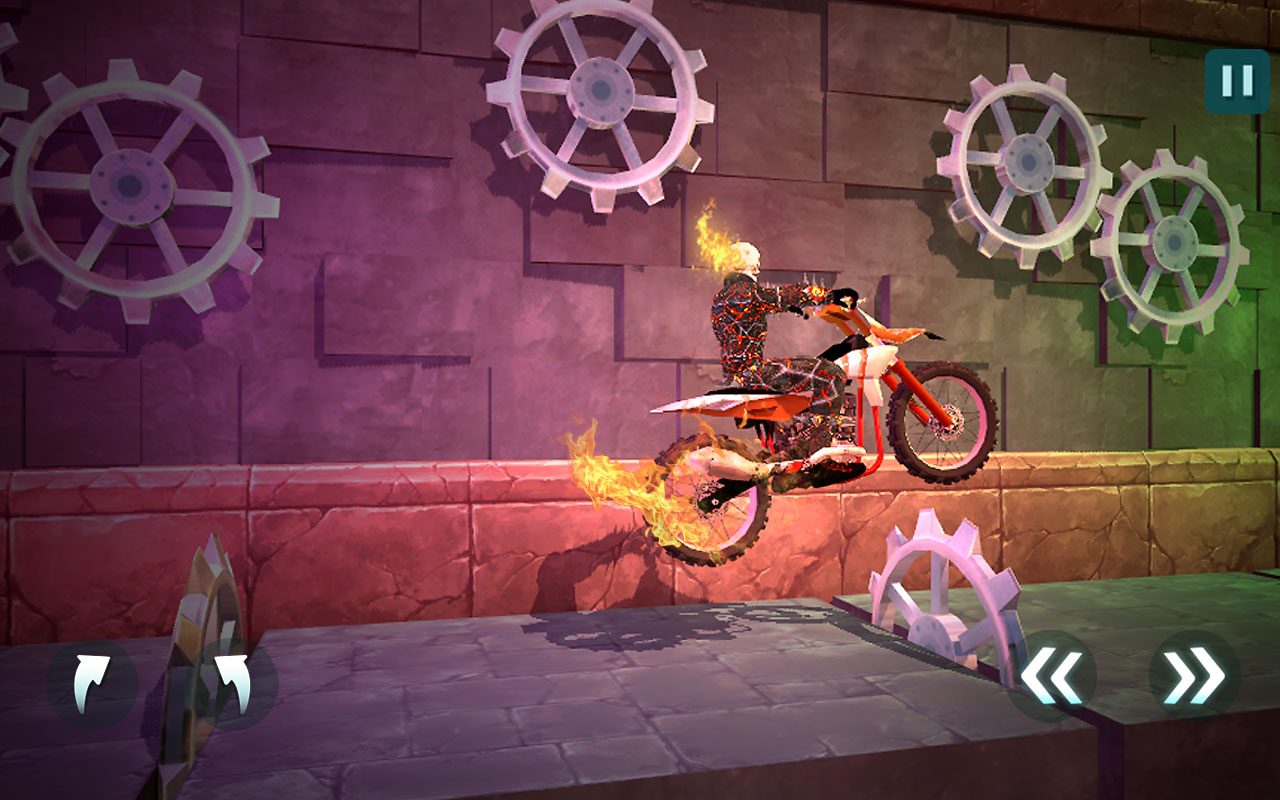The image size is (1280, 800).
Task: Pause the game
Action: (1236, 81)
